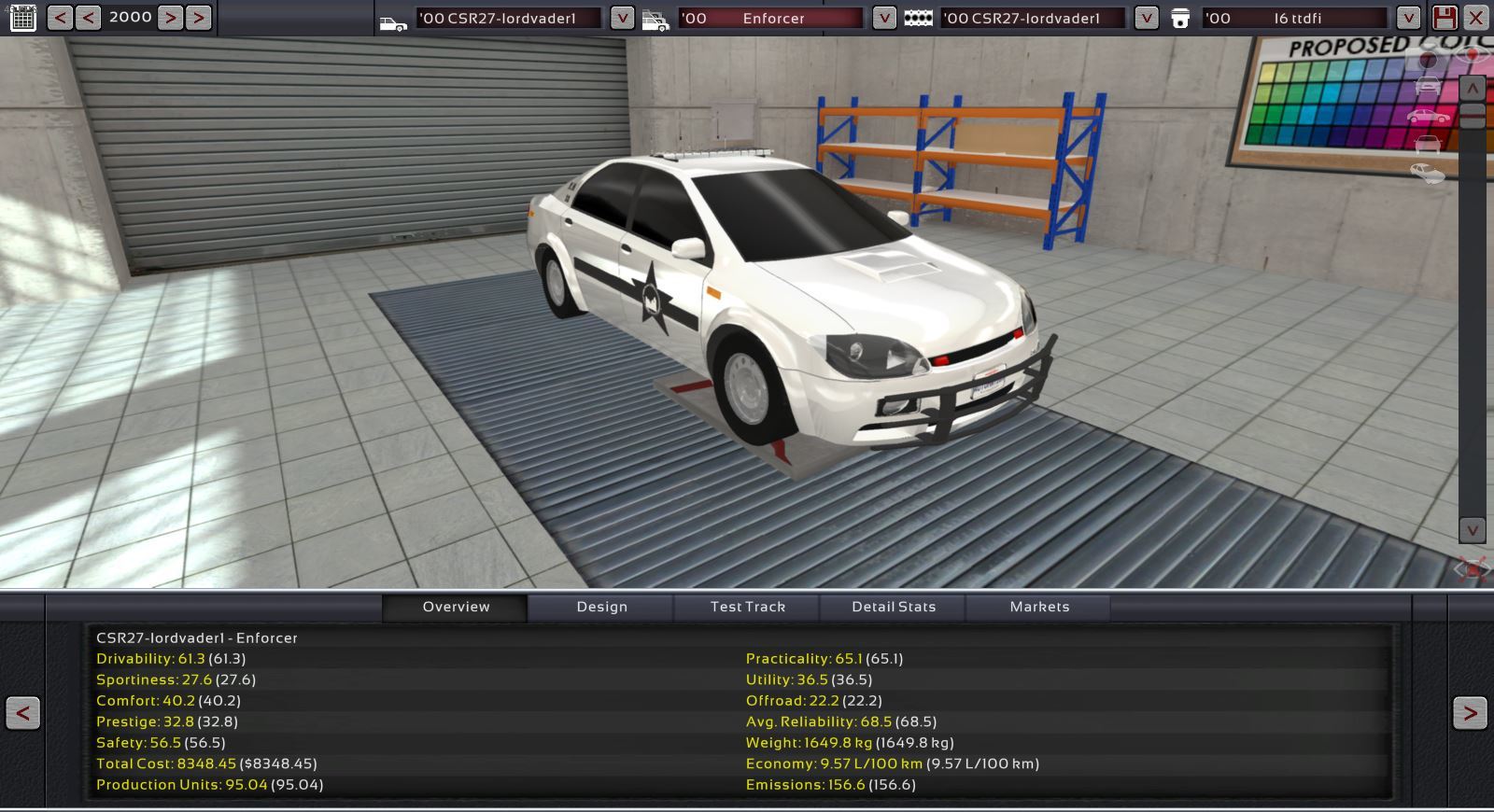The width and height of the screenshot is (1494, 812).
Task: Open the Test Track tab
Action: tap(747, 607)
